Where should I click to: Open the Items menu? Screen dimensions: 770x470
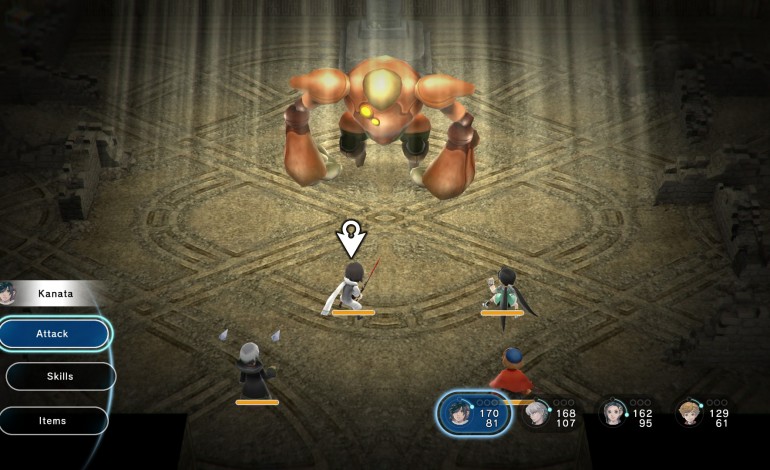(x=54, y=420)
